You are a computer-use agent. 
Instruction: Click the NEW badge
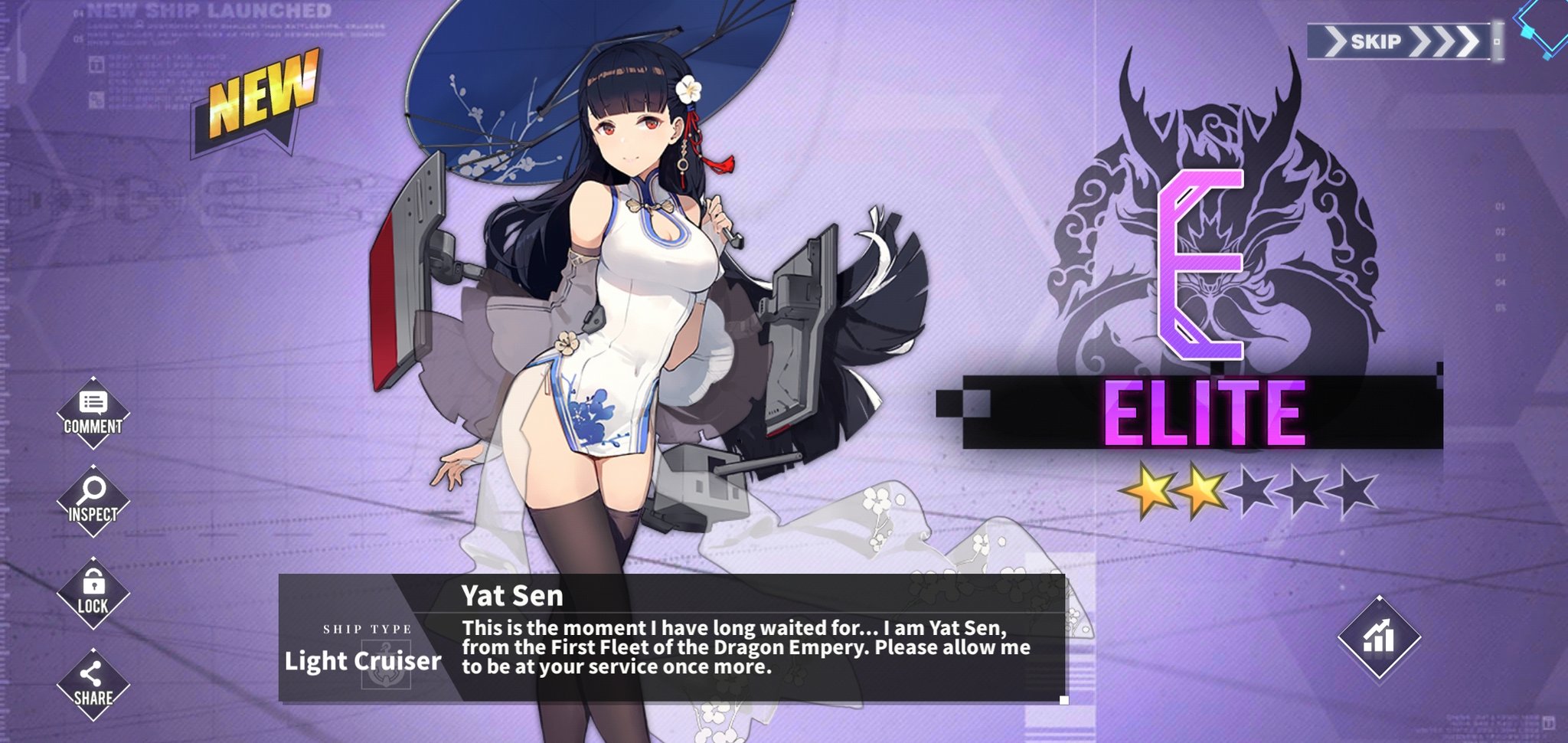click(260, 96)
